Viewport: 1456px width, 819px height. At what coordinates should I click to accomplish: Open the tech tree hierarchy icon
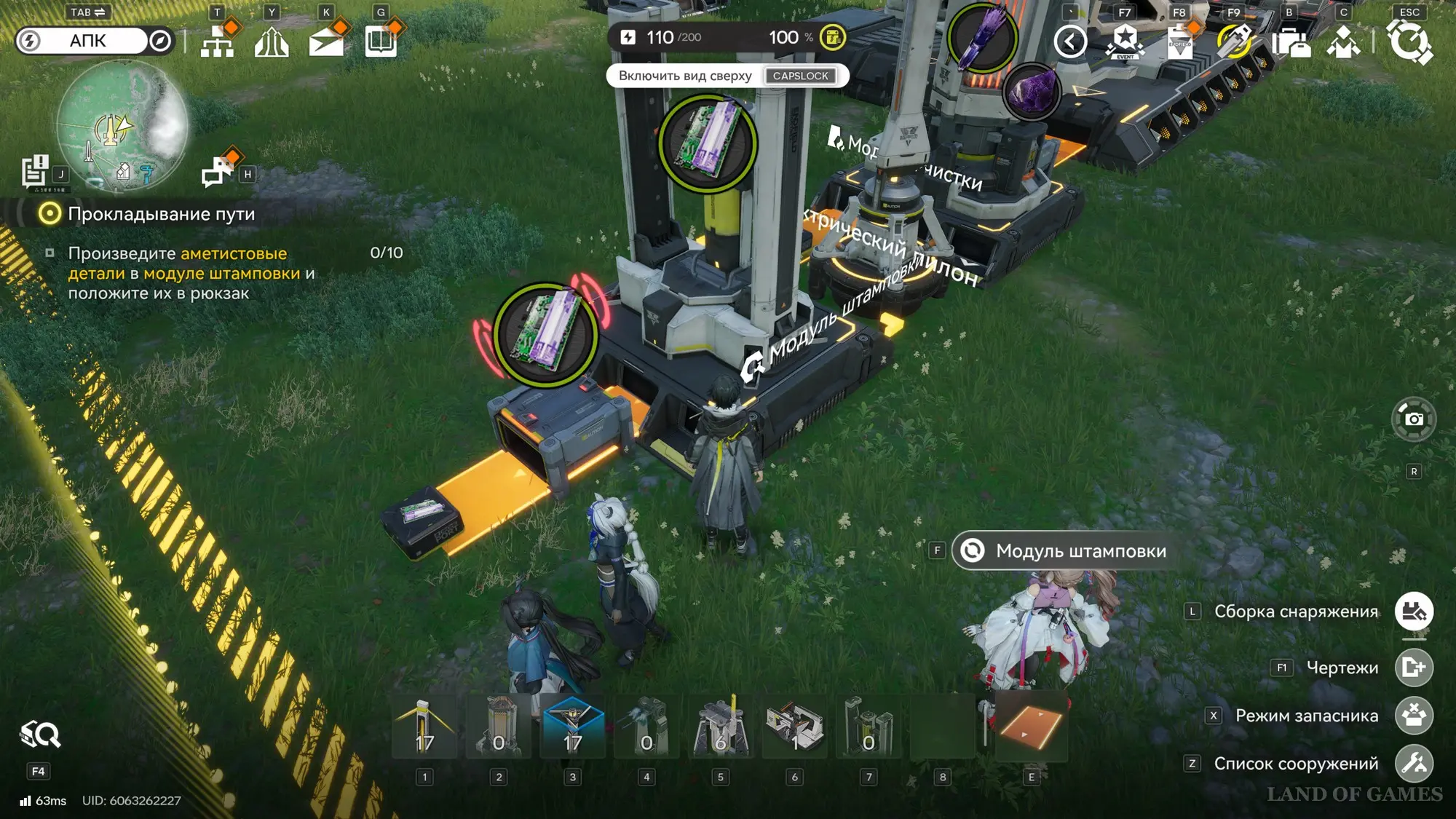[217, 41]
